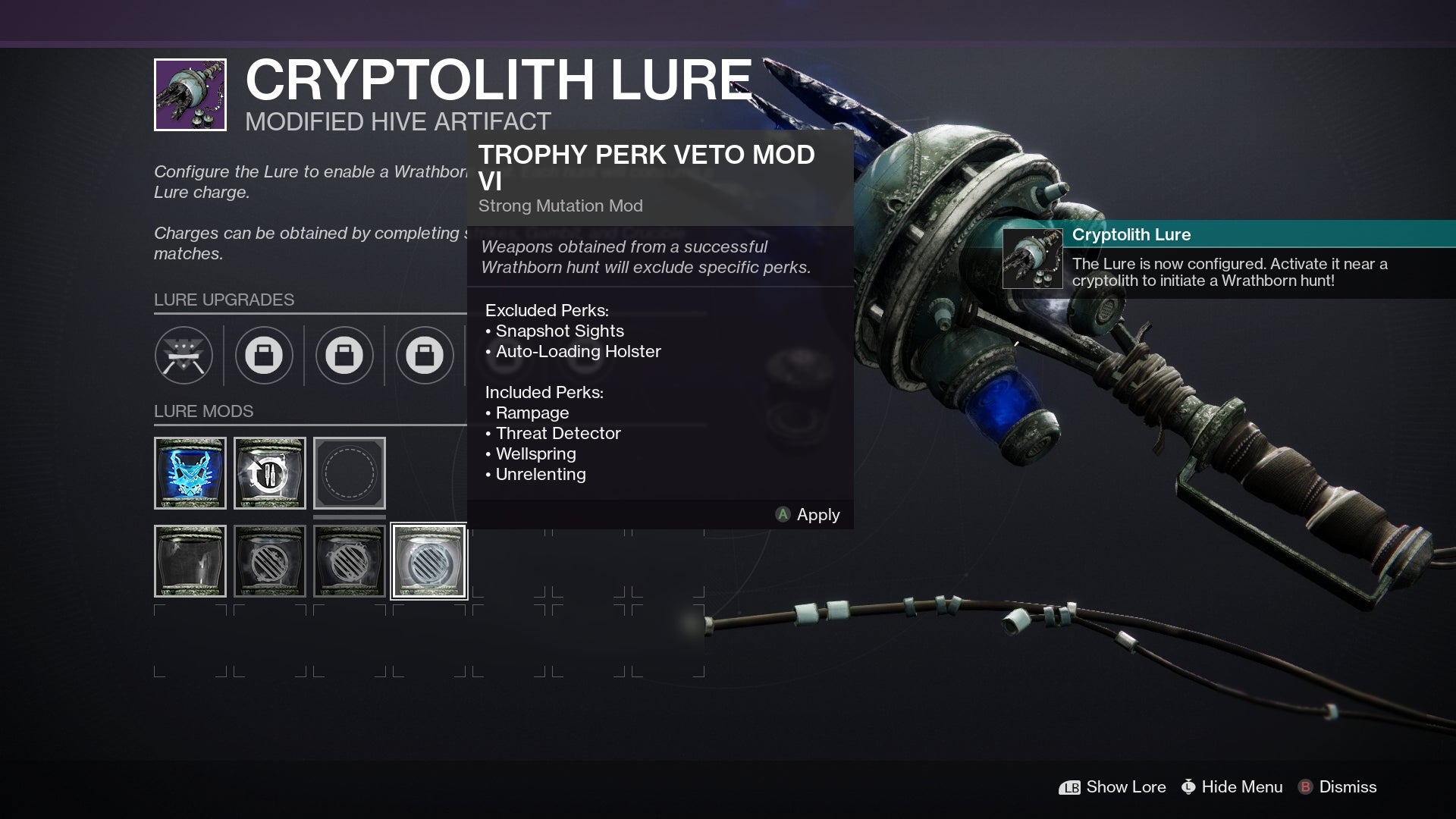Click the empty dashed-circle mod socket
The image size is (1456, 819).
(x=350, y=472)
